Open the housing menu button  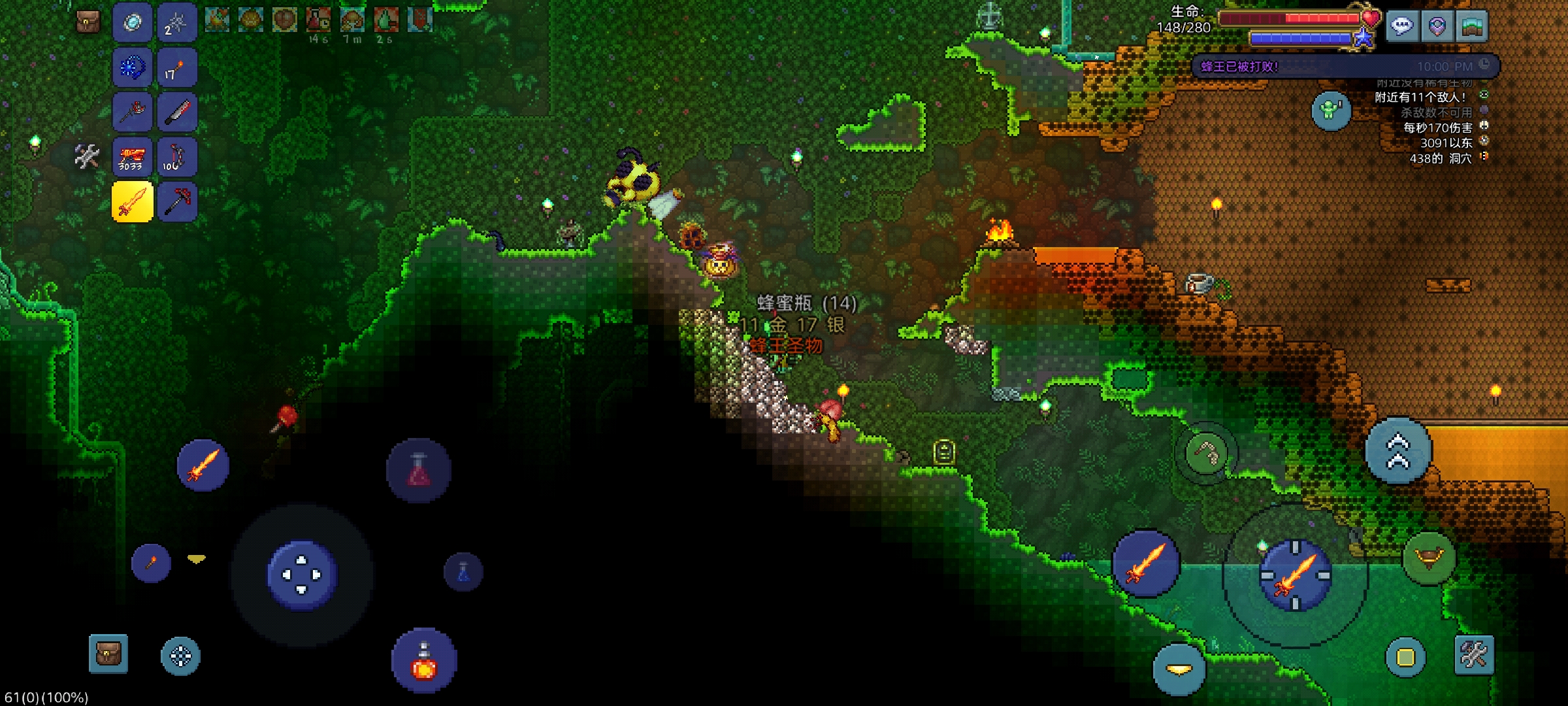click(1471, 27)
